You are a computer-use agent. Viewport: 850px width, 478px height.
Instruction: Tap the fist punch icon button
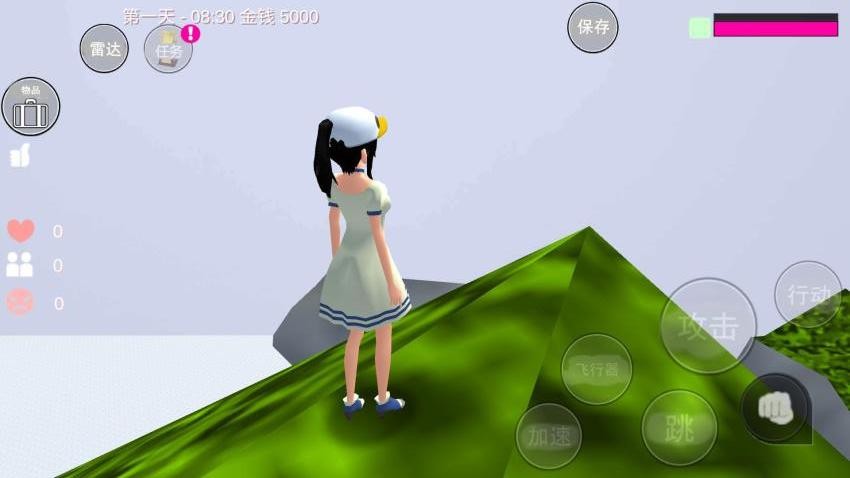click(x=776, y=408)
